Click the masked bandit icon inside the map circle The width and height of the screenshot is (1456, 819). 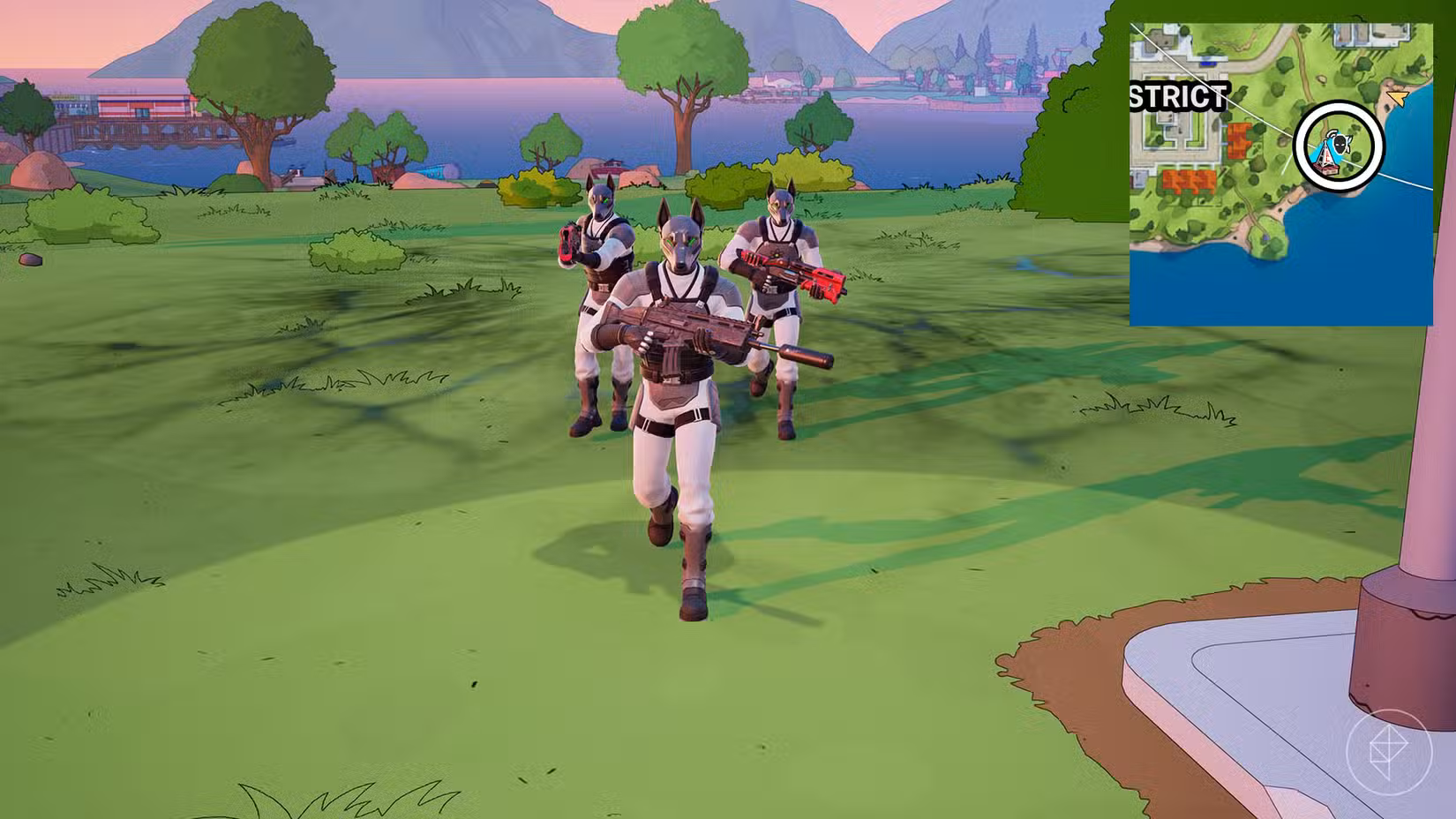tap(1341, 144)
